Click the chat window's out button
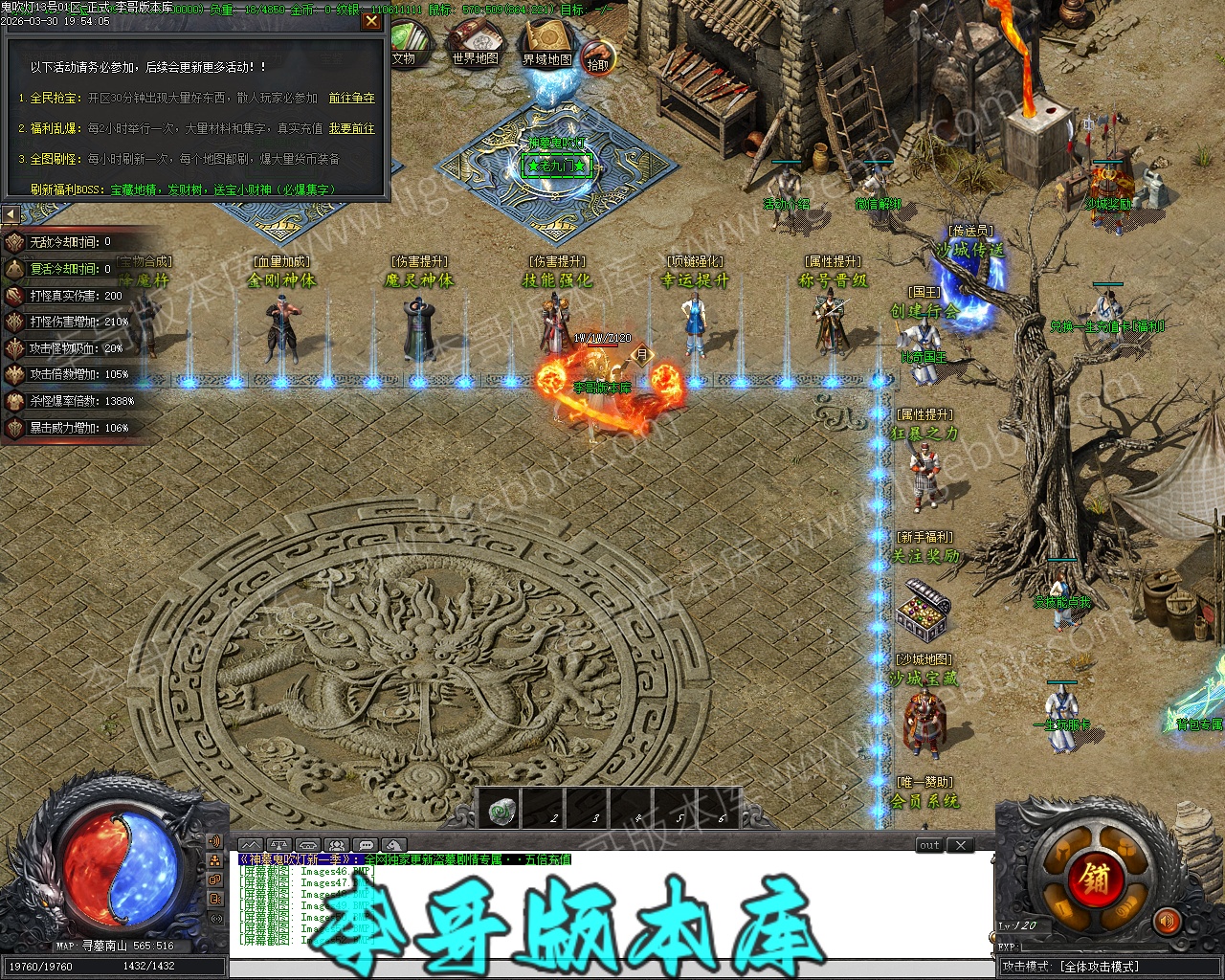This screenshot has height=980, width=1225. [x=929, y=845]
